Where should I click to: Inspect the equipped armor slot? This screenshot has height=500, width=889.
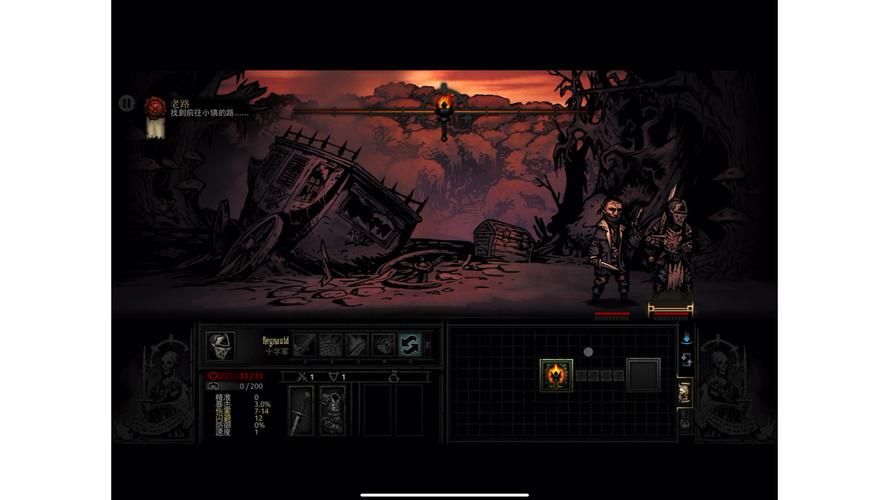point(333,411)
